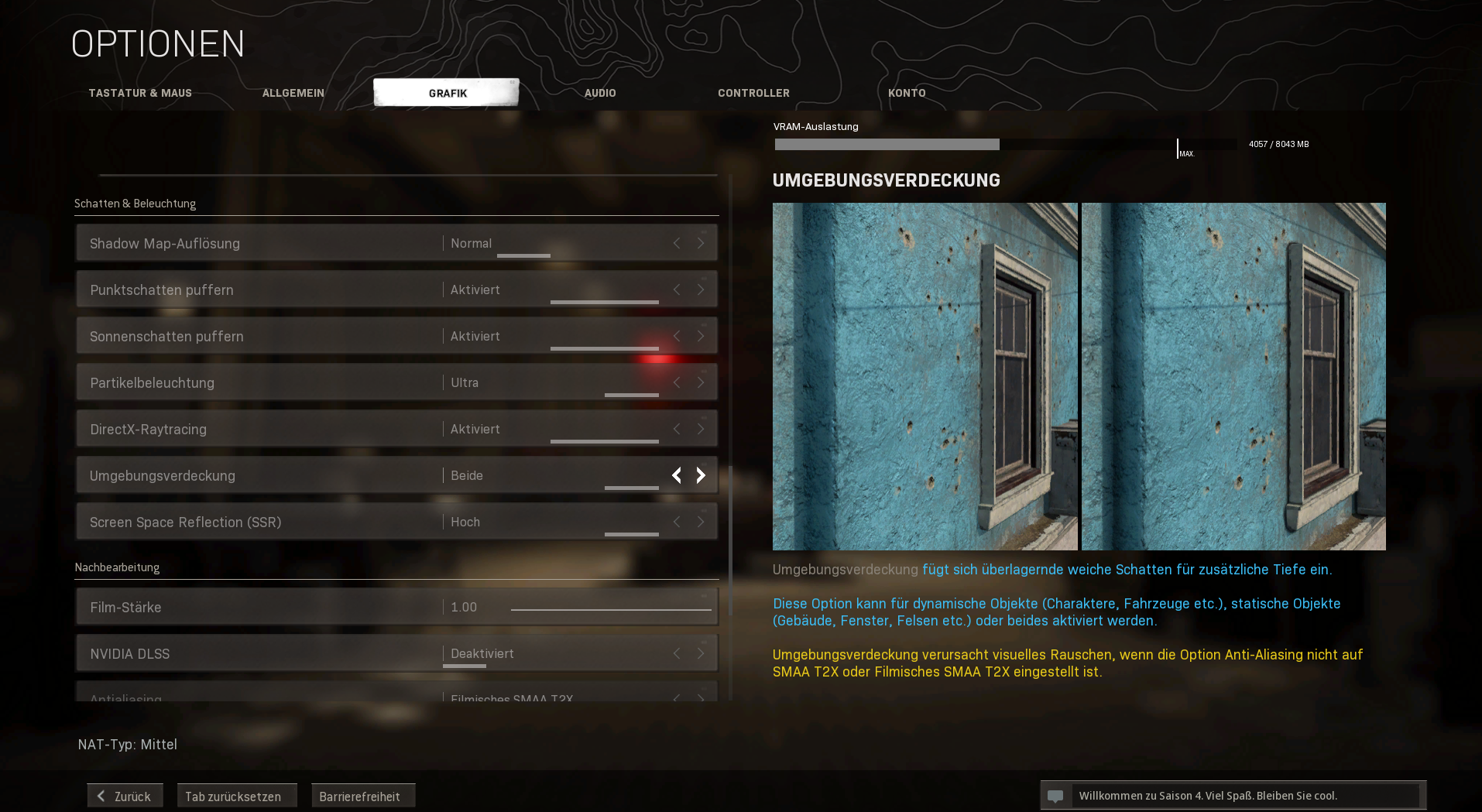The image size is (1482, 812).
Task: Click the right arrow on Screen Space Reflection
Action: [701, 522]
